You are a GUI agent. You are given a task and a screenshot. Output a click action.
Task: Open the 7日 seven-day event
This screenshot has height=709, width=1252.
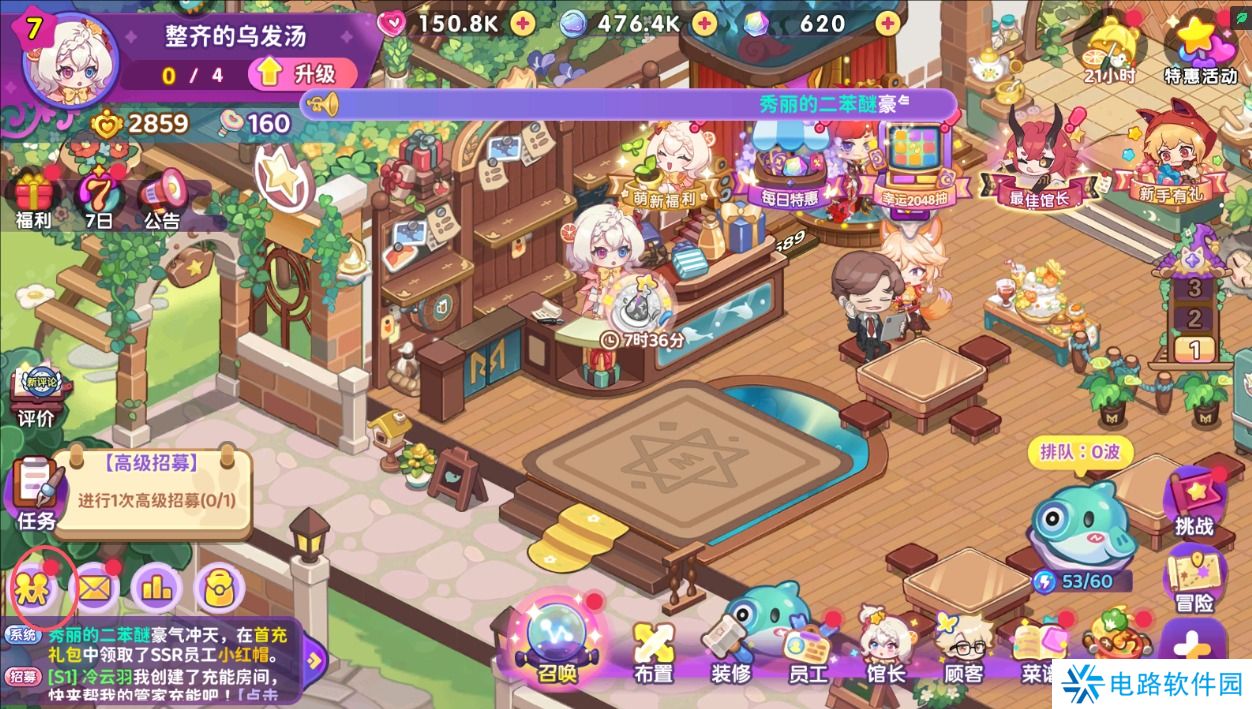click(x=98, y=197)
